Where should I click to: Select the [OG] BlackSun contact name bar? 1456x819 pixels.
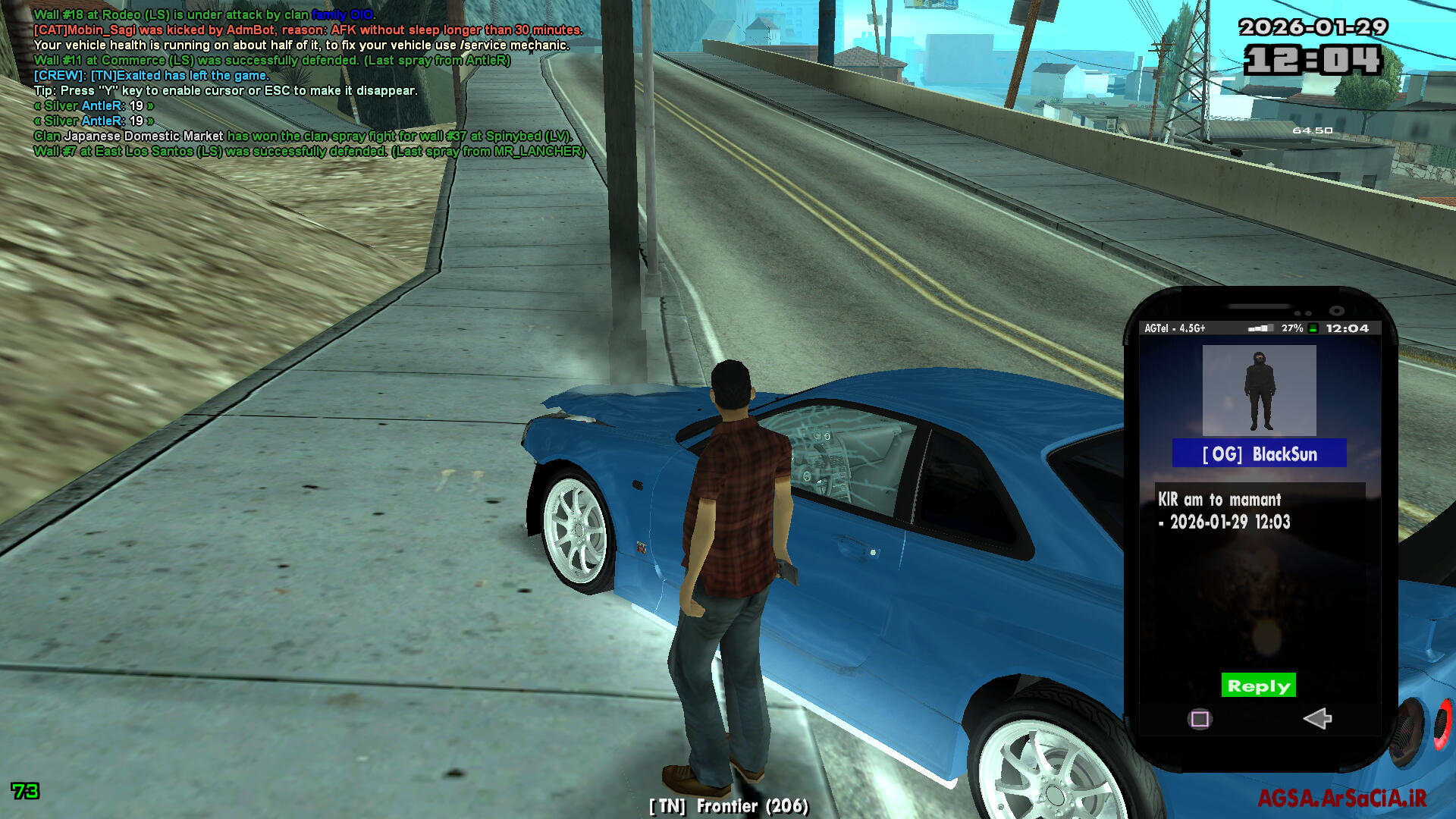point(1259,453)
